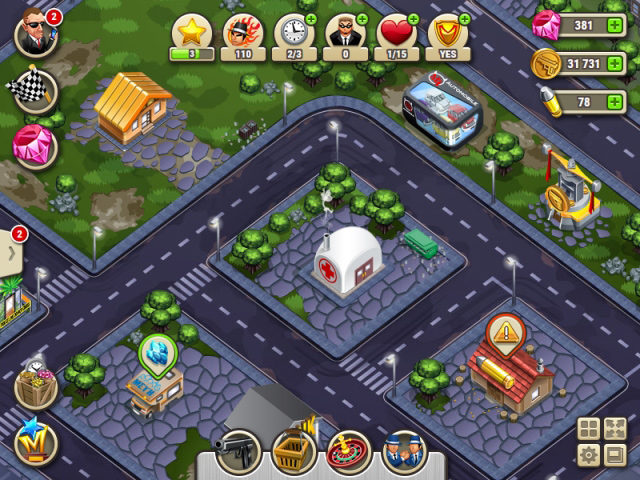Image resolution: width=640 pixels, height=480 pixels.
Task: Click the window-frame button beside the gear
Action: (614, 456)
